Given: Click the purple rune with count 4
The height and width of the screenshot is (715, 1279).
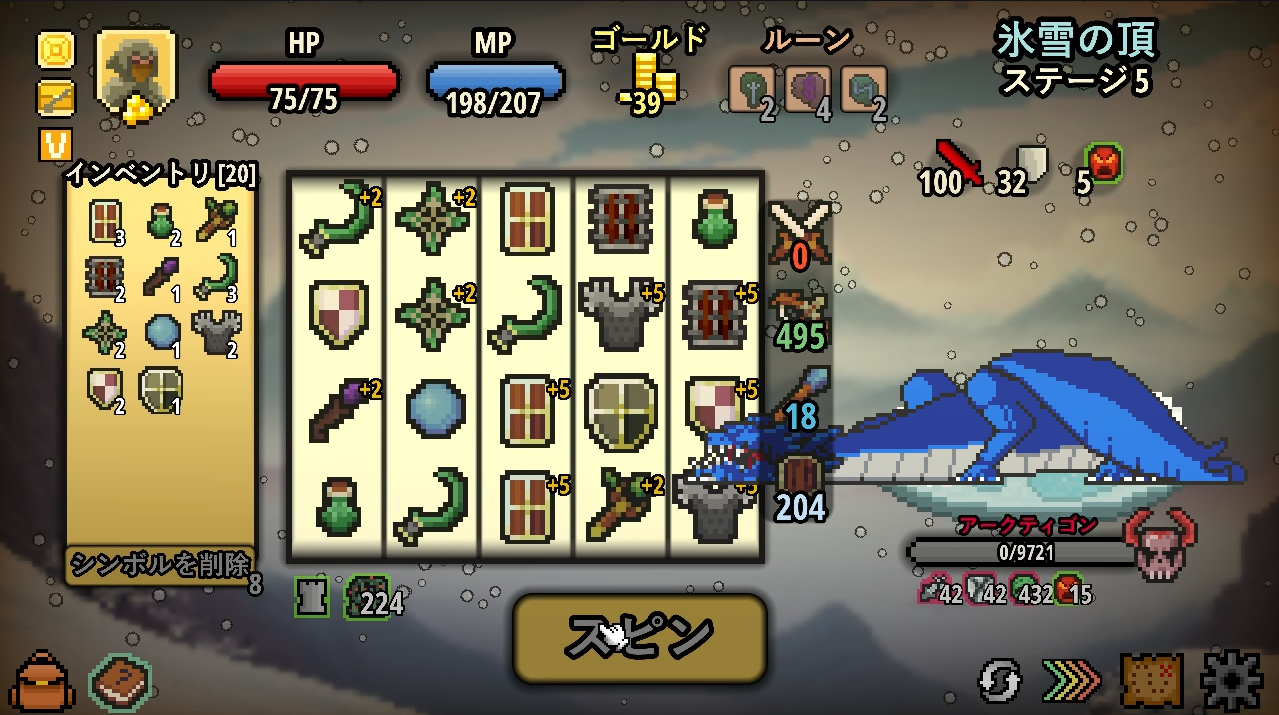Looking at the screenshot, I should 806,90.
